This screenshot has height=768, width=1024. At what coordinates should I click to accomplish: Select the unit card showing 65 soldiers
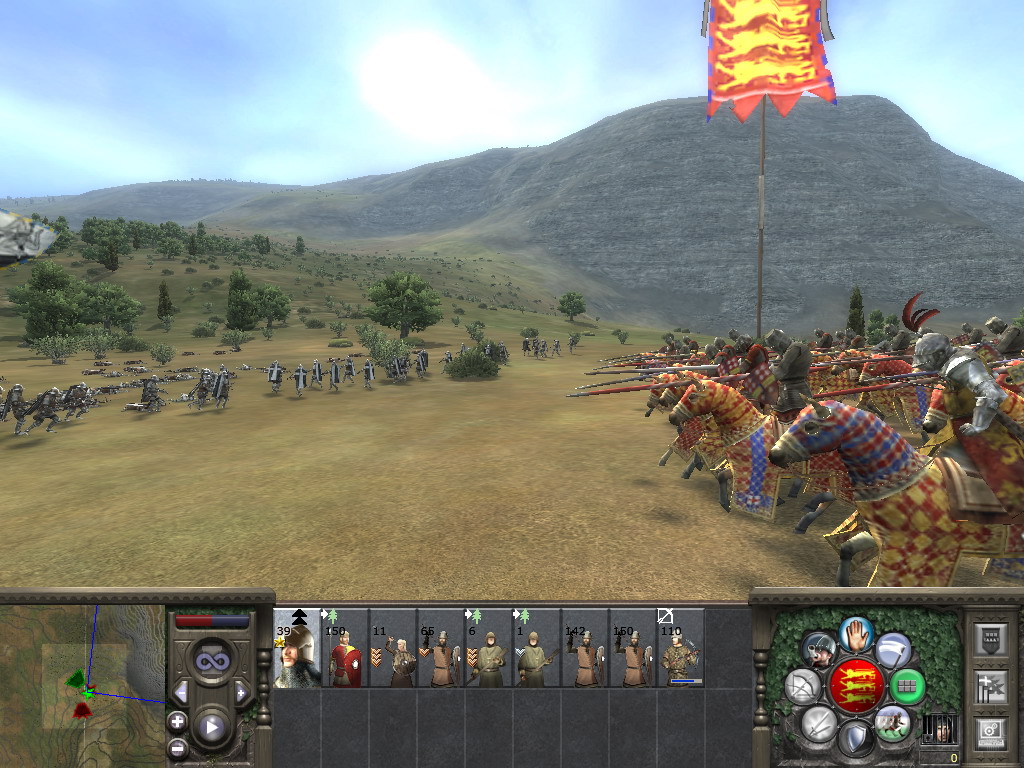click(x=441, y=648)
